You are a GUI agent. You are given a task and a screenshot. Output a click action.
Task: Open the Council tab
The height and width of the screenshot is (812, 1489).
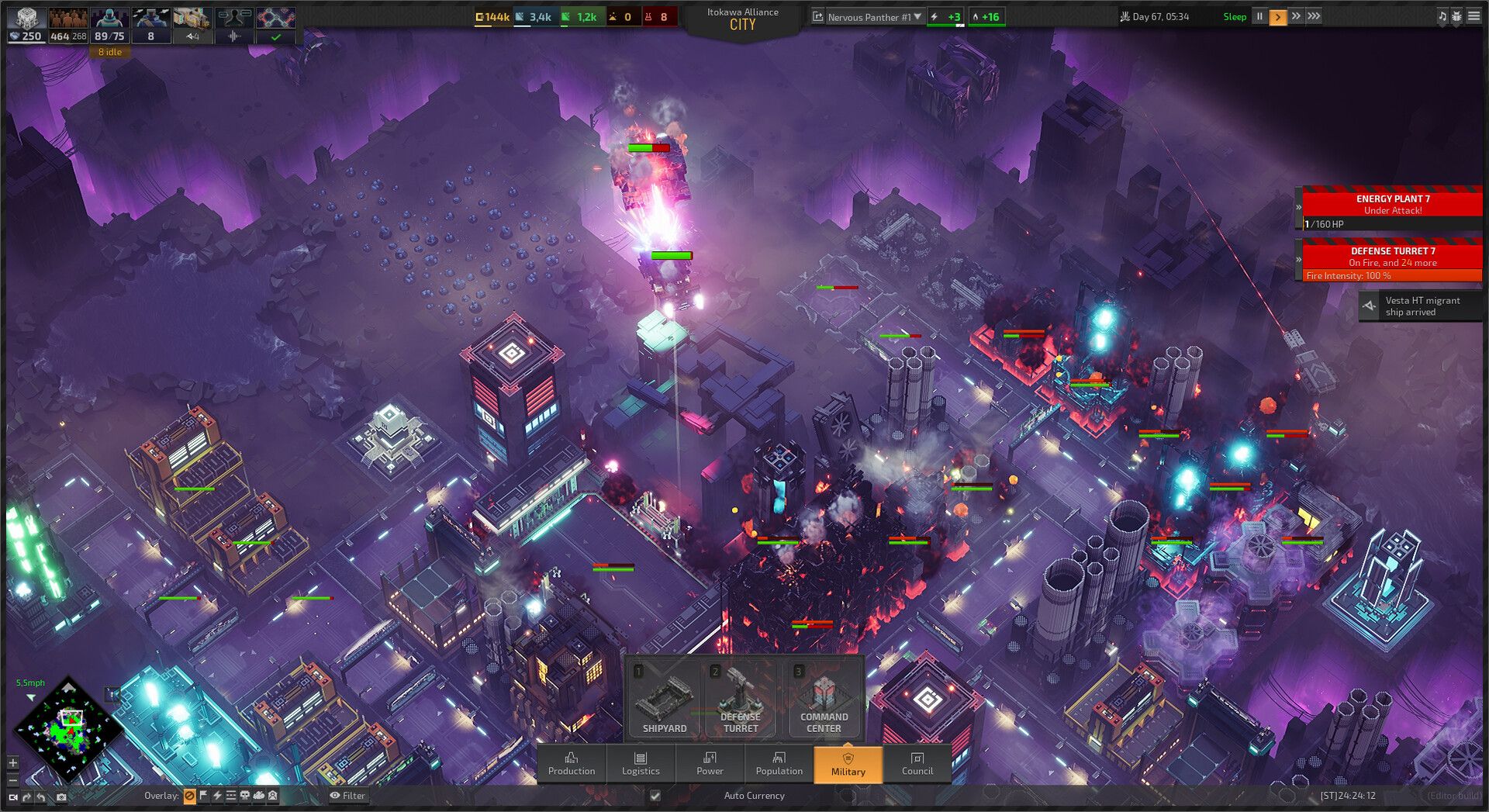[x=917, y=765]
